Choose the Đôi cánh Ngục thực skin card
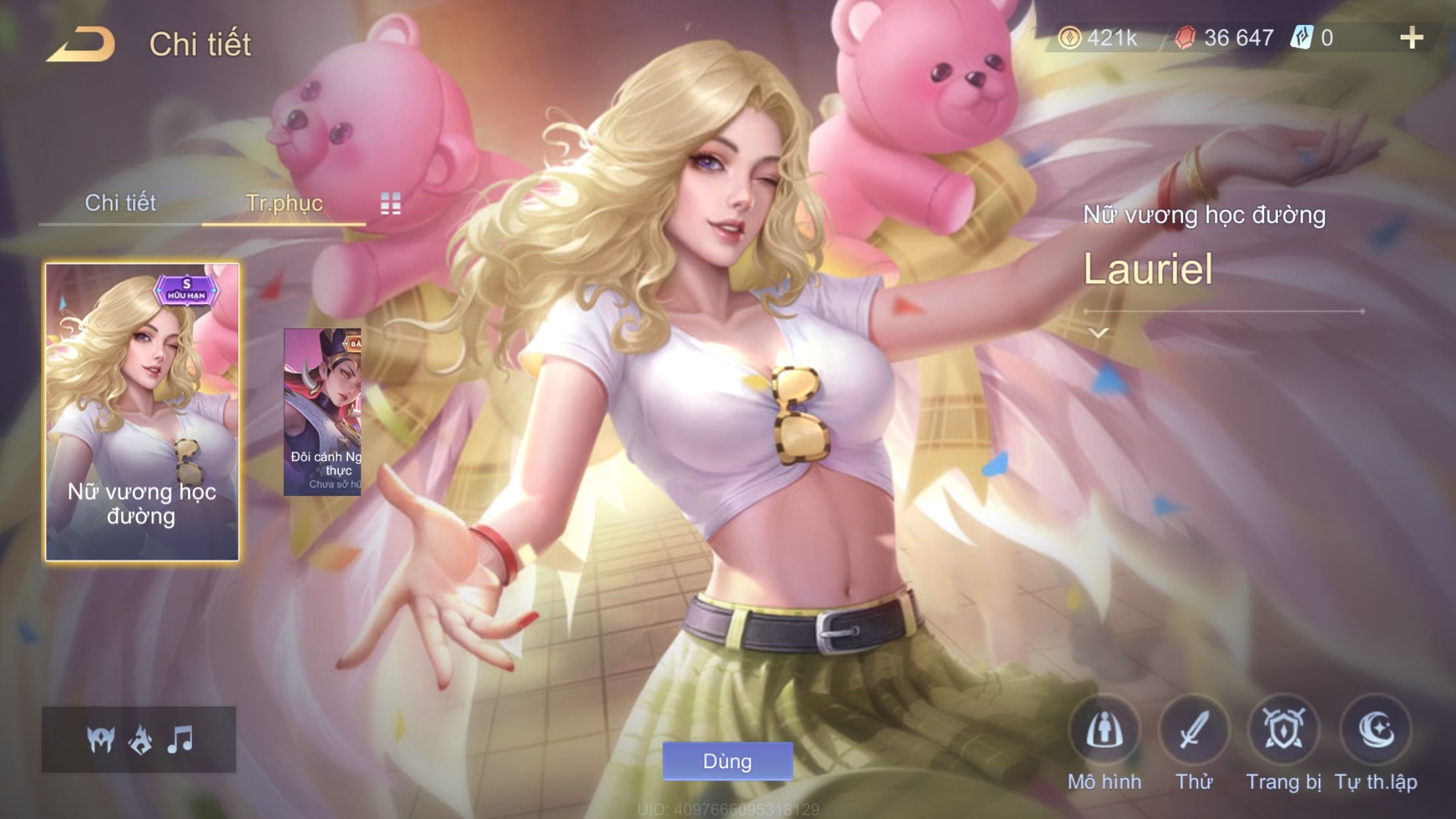The width and height of the screenshot is (1456, 819). [322, 412]
